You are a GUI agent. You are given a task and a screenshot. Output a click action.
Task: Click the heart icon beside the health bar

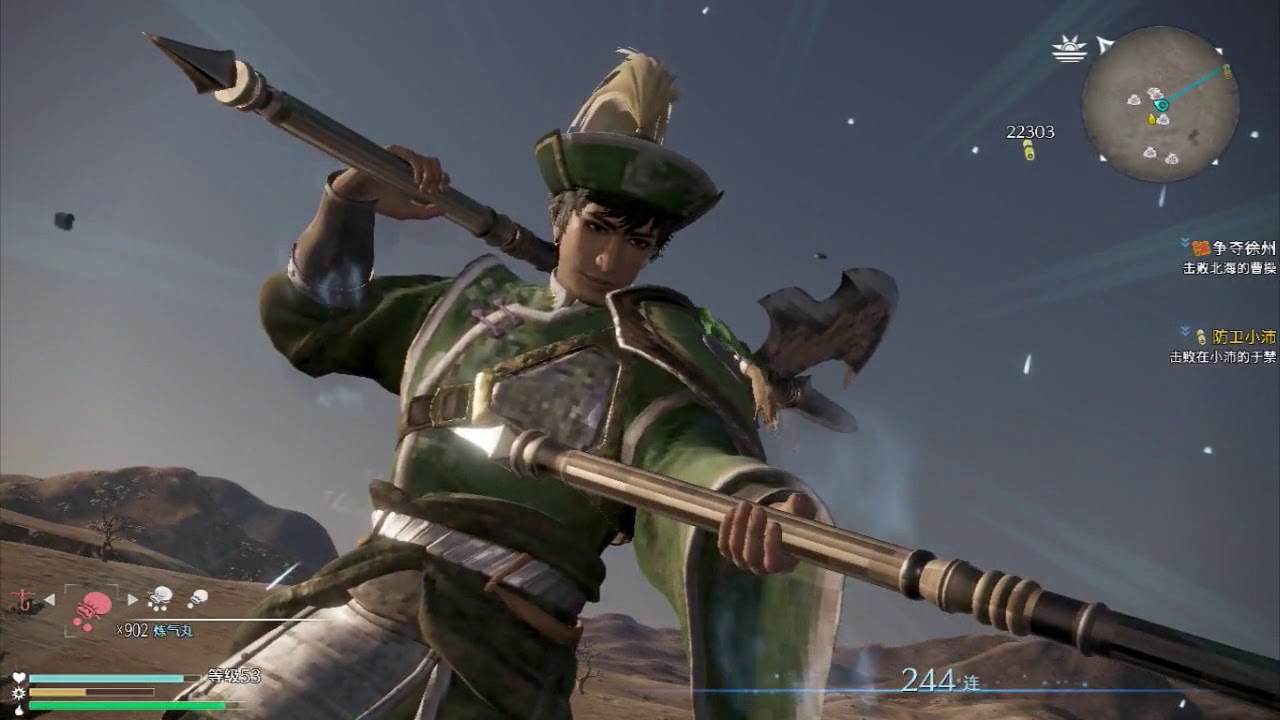click(x=19, y=677)
